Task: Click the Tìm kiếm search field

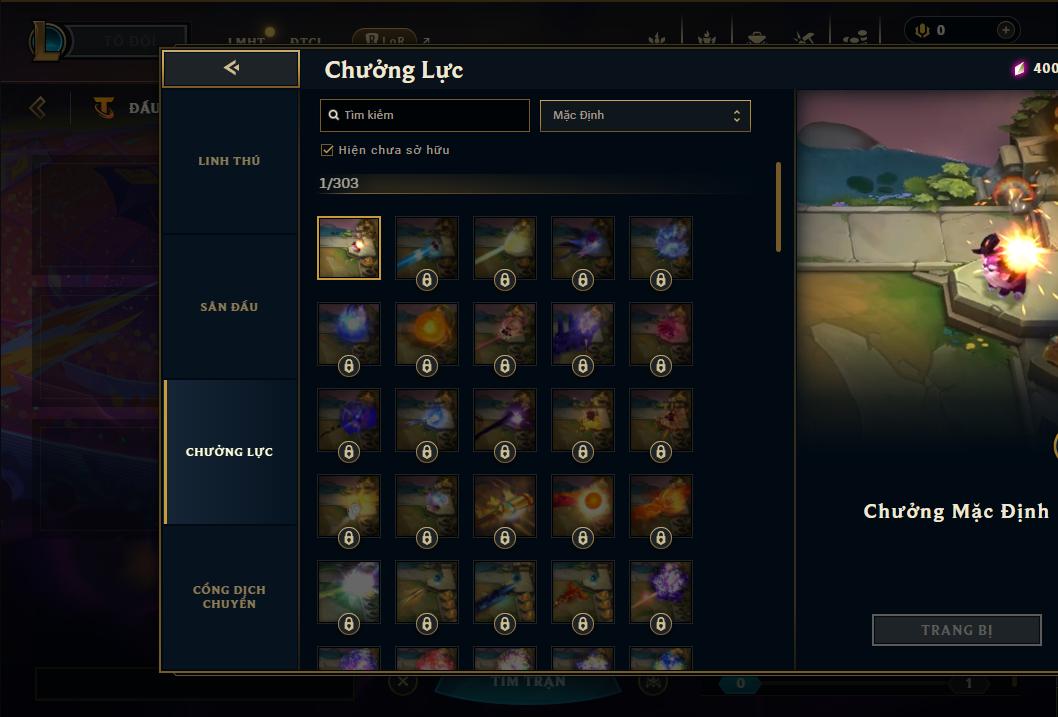Action: pos(425,115)
